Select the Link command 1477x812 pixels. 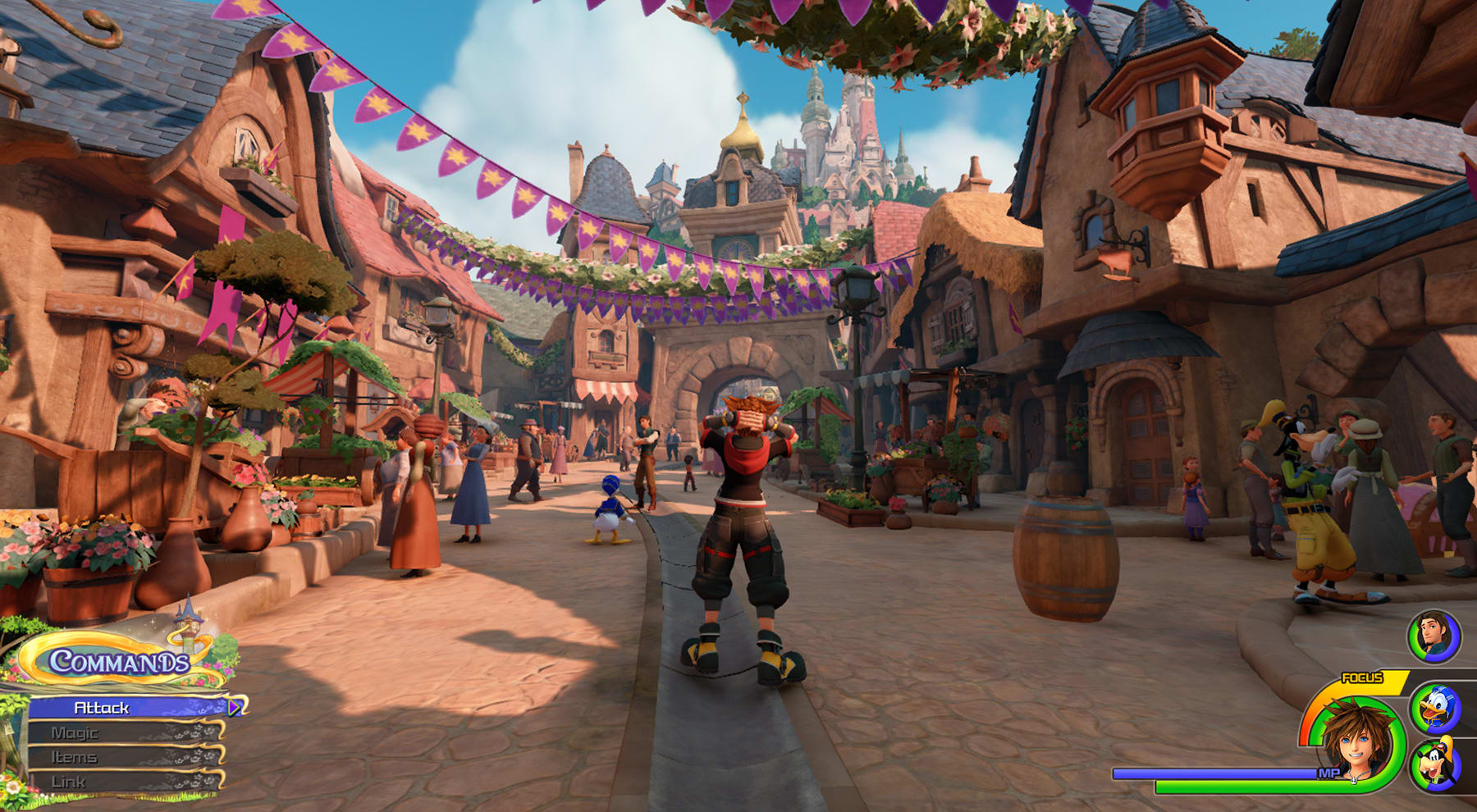point(123,782)
